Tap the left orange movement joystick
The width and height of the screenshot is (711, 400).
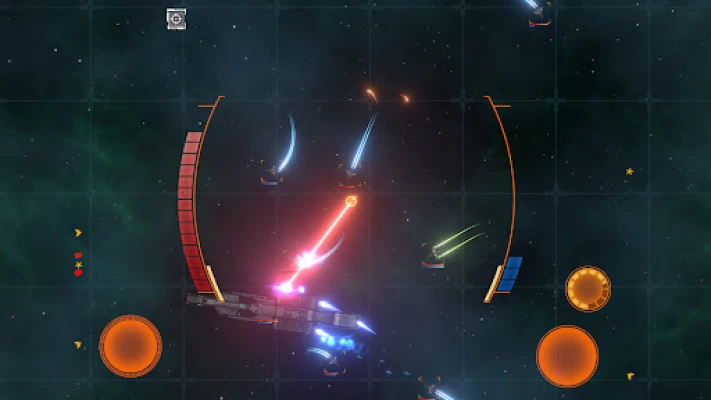click(x=130, y=346)
